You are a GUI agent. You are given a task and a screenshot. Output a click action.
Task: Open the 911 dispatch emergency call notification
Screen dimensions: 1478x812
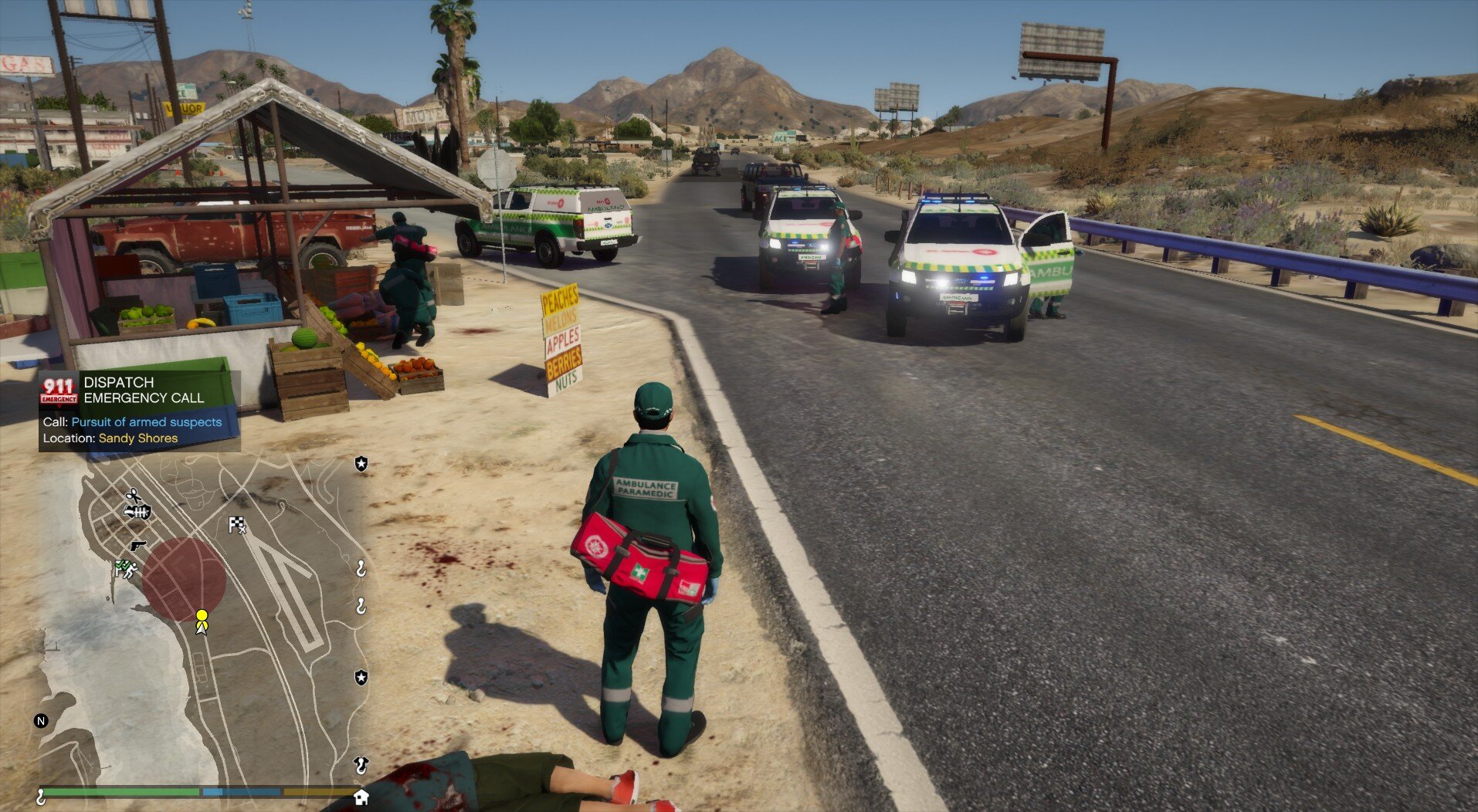click(x=139, y=390)
